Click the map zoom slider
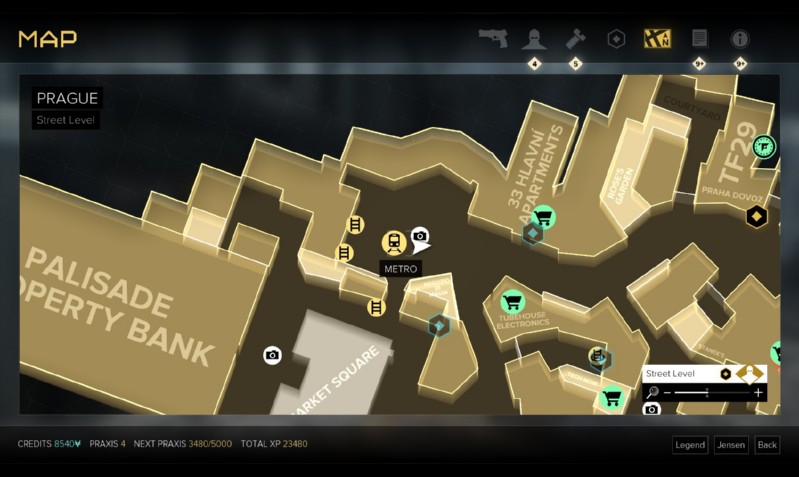 click(712, 393)
